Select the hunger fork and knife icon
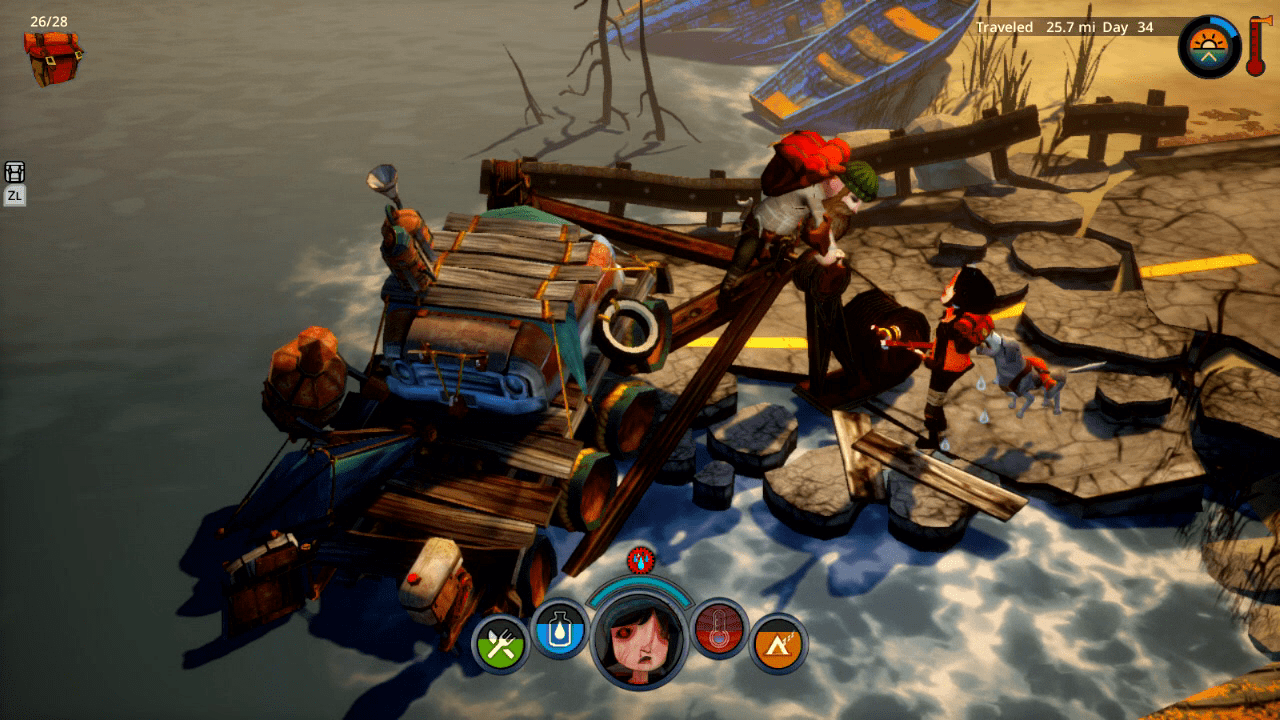The width and height of the screenshot is (1280, 720). (x=500, y=644)
